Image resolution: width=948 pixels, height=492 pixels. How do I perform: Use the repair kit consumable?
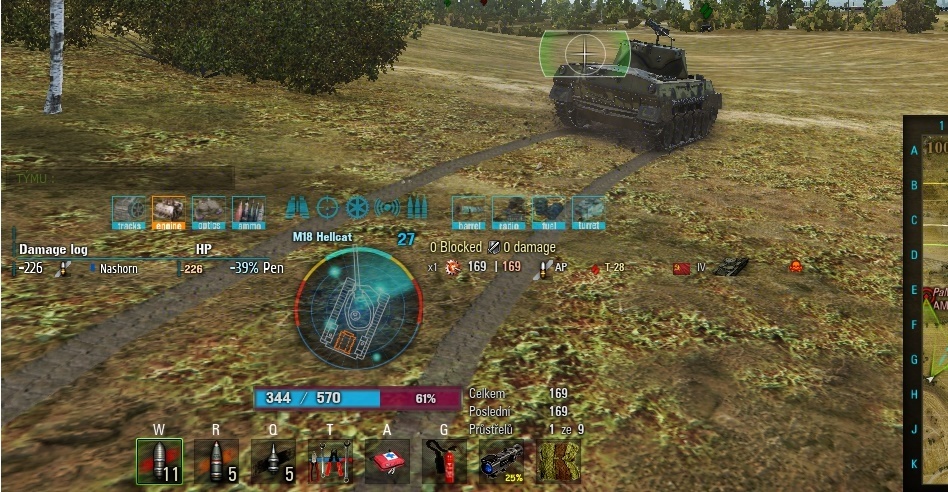point(330,462)
